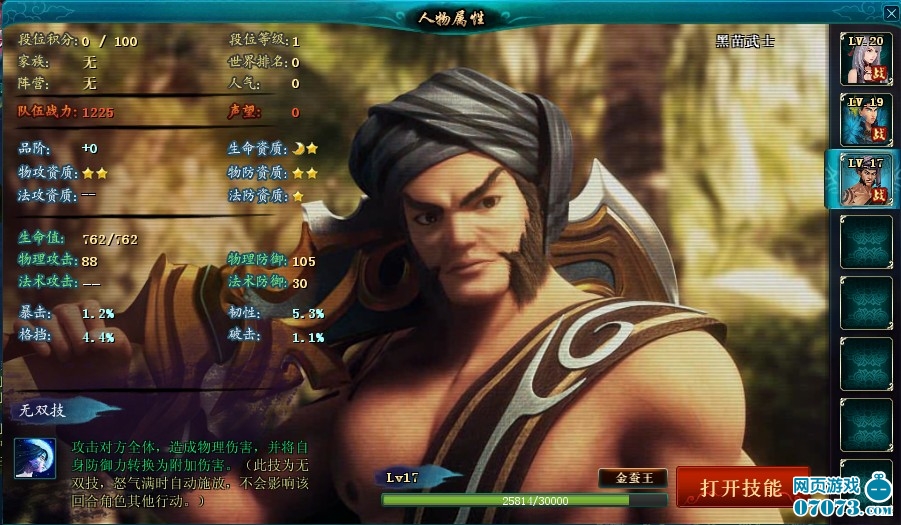The width and height of the screenshot is (901, 525).
Task: Close the character attributes window
Action: pyautogui.click(x=891, y=13)
